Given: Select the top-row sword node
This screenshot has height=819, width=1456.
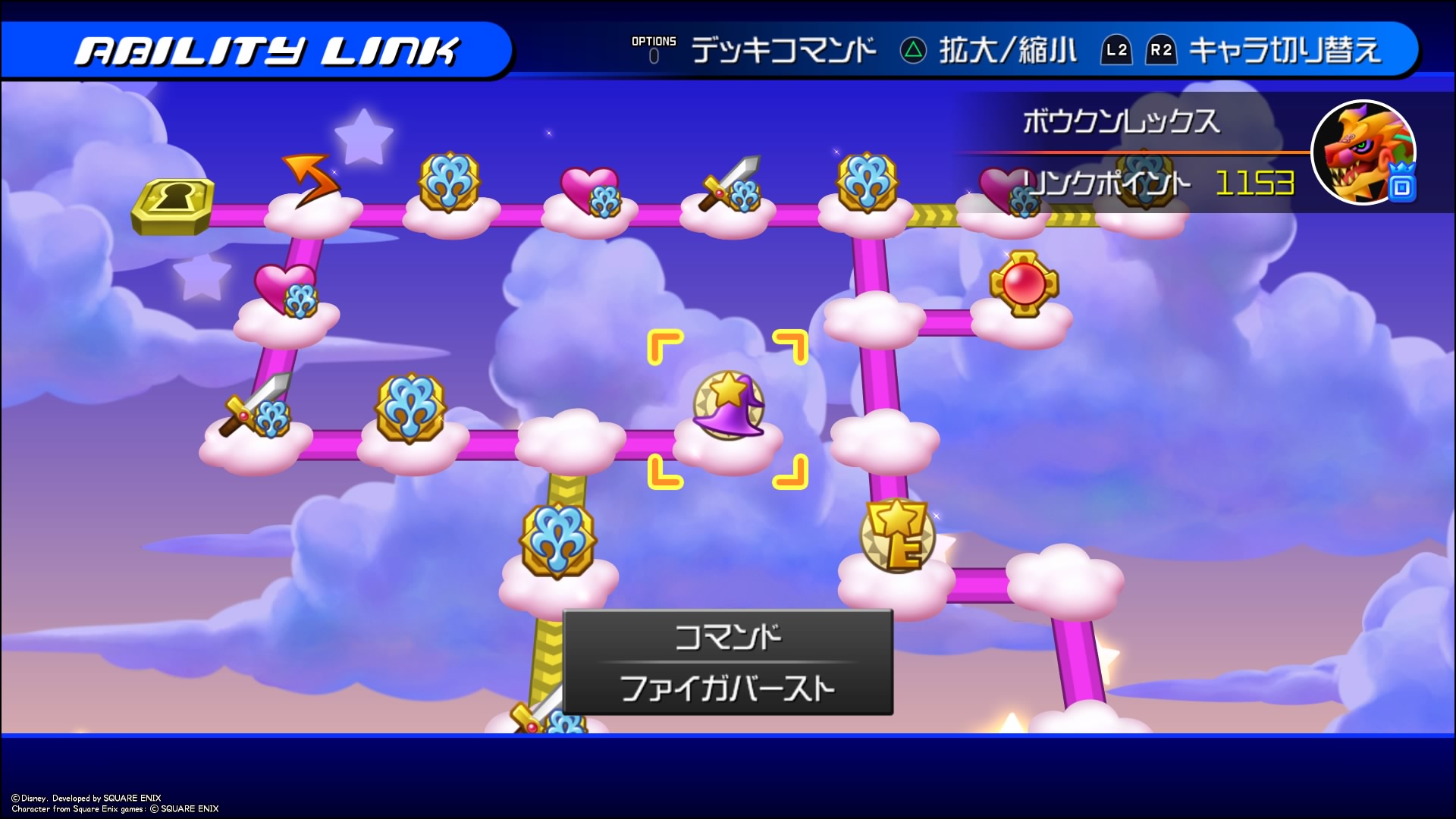Looking at the screenshot, I should pyautogui.click(x=731, y=184).
